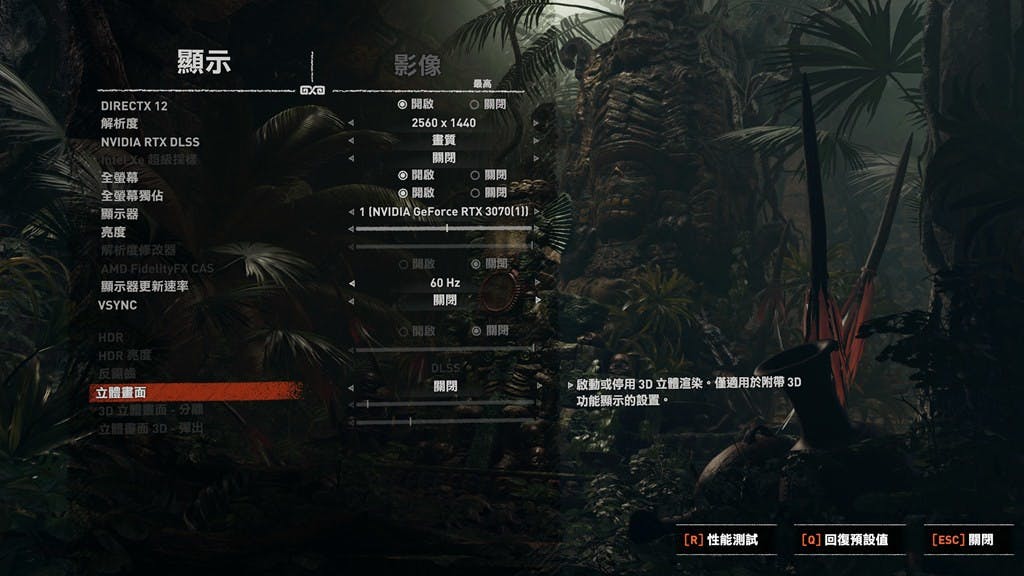Open the 顯示 tab
The height and width of the screenshot is (576, 1024).
(x=204, y=61)
